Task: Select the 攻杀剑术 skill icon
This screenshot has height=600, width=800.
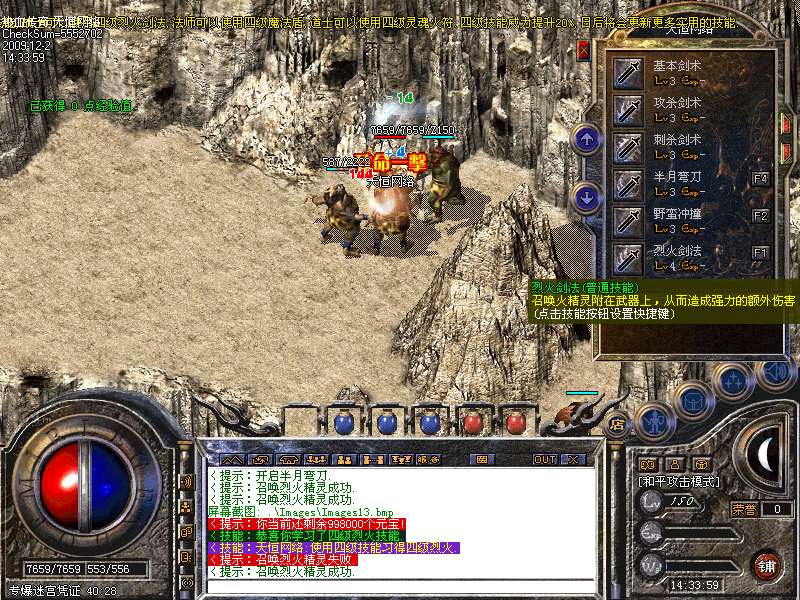Action: click(628, 110)
